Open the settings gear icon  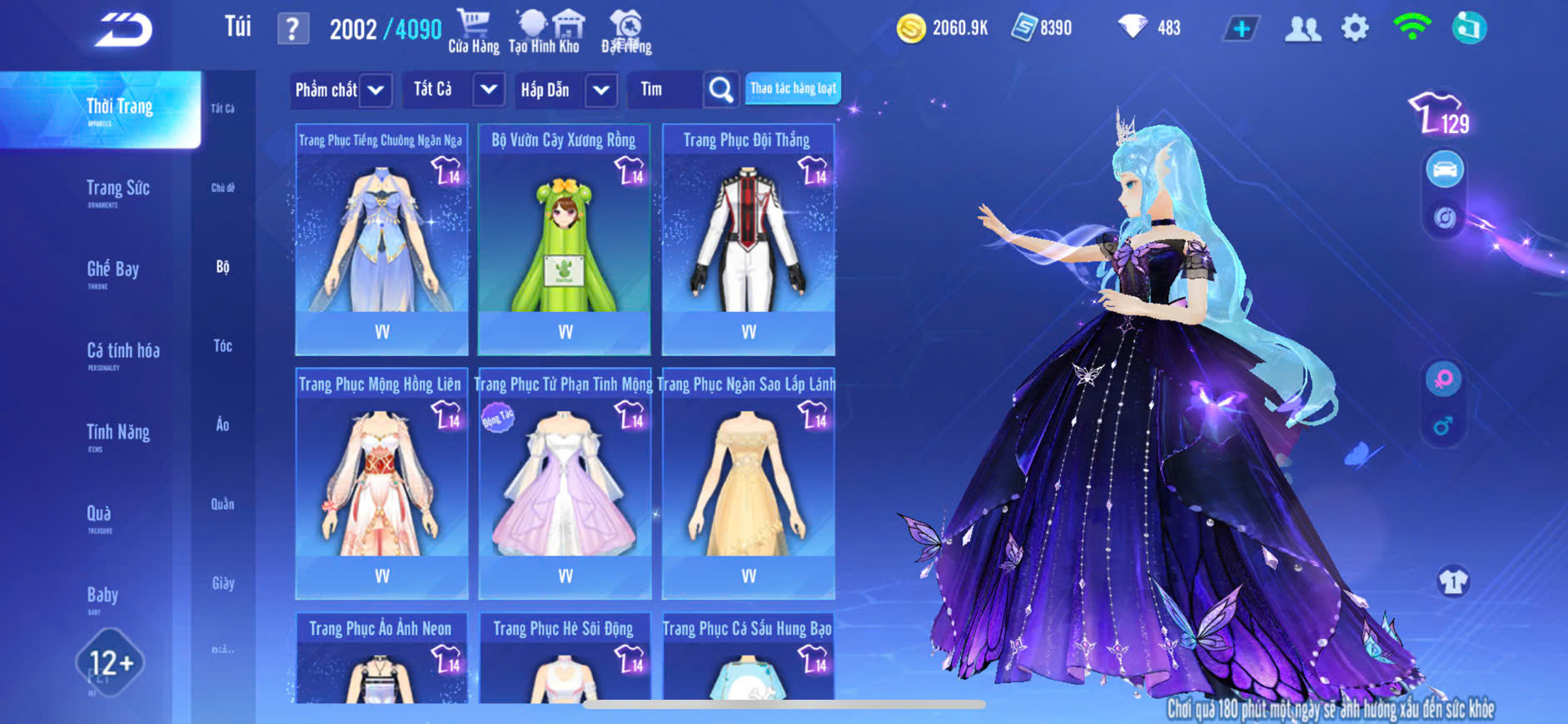click(x=1355, y=28)
